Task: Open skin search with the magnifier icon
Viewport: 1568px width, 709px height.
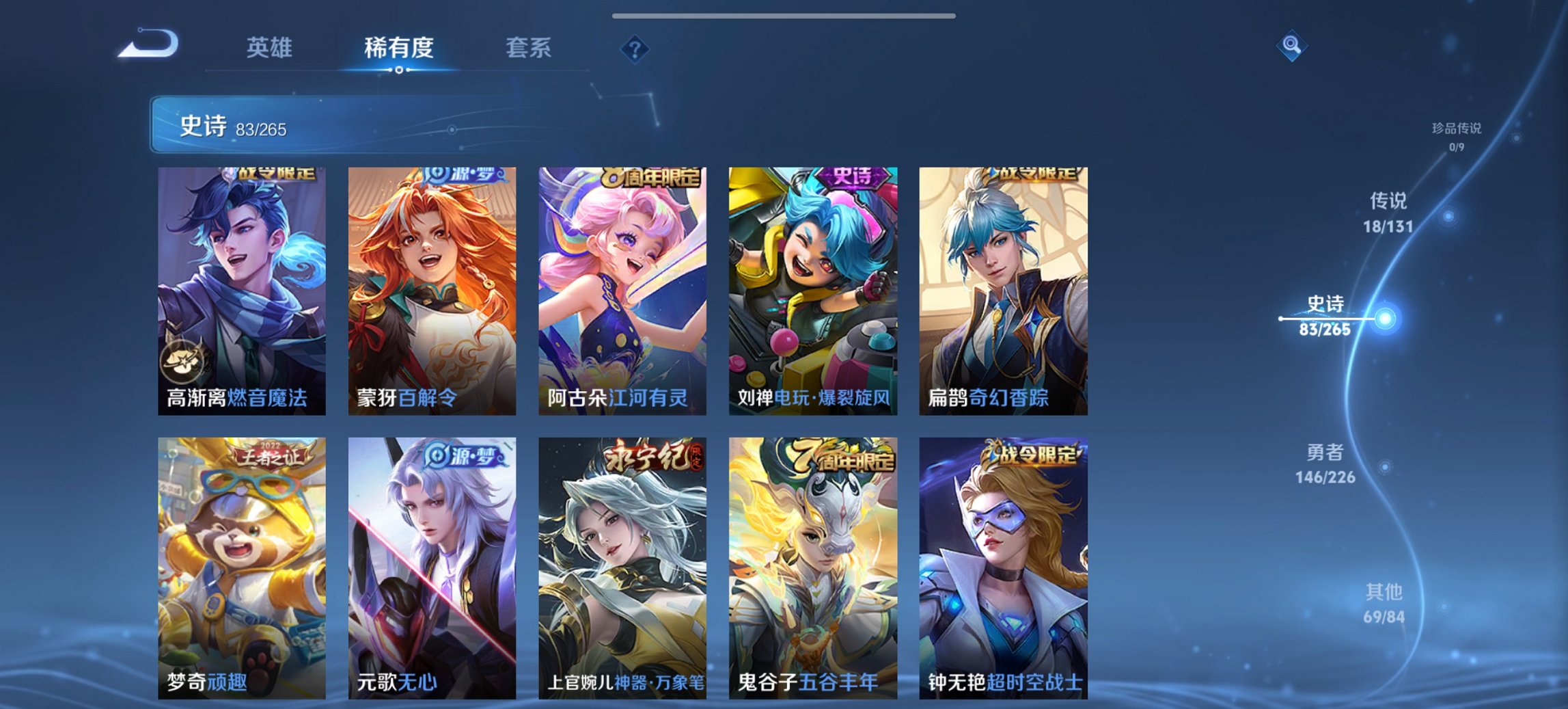Action: (1290, 44)
